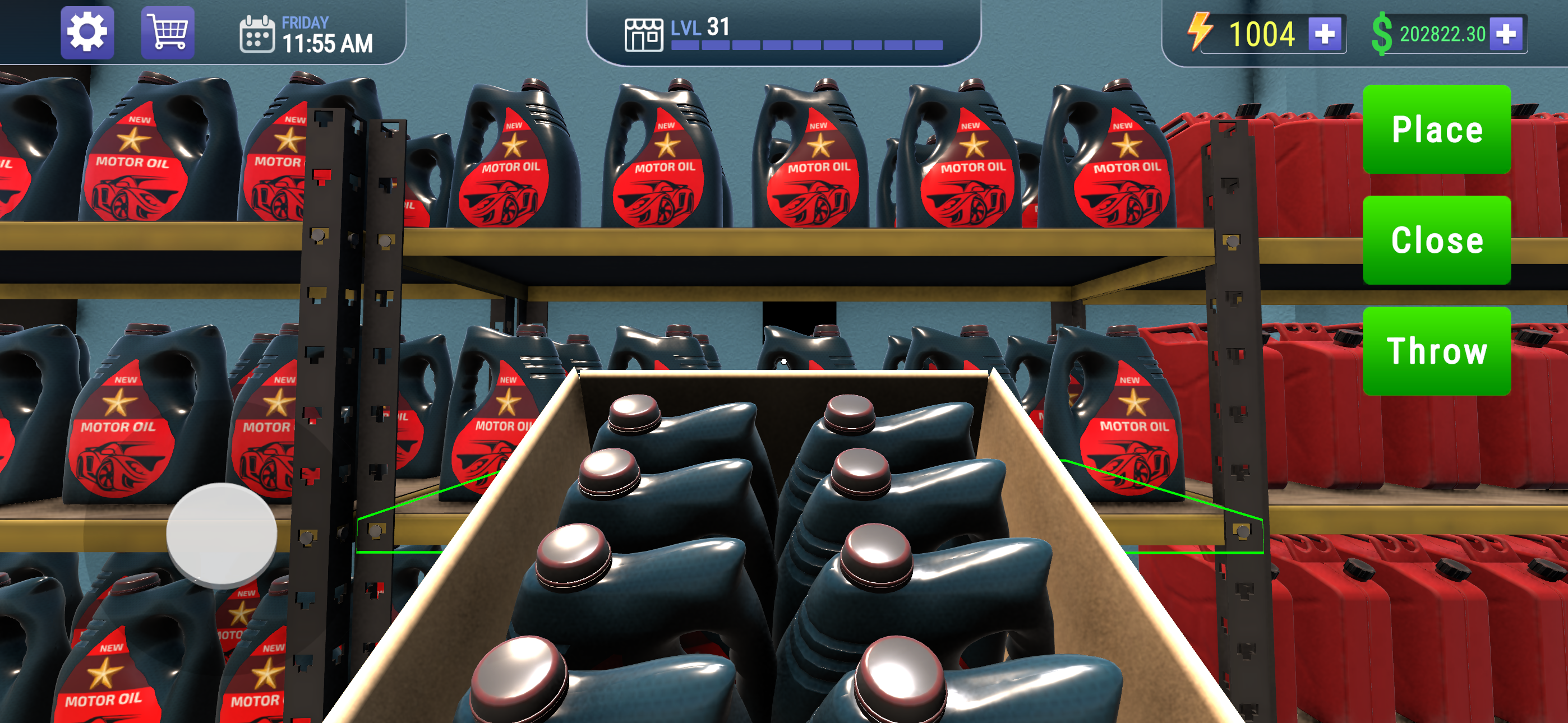The image size is (1568, 723).
Task: Open the shopping cart store
Action: point(168,34)
